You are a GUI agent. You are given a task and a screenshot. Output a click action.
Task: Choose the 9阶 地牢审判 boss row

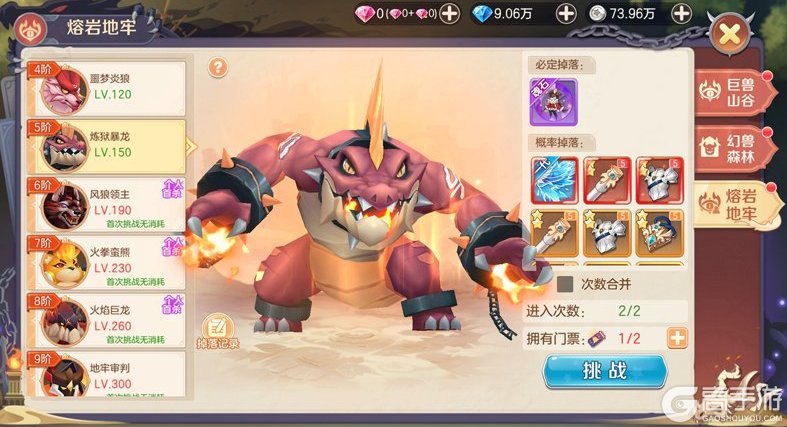(x=107, y=375)
